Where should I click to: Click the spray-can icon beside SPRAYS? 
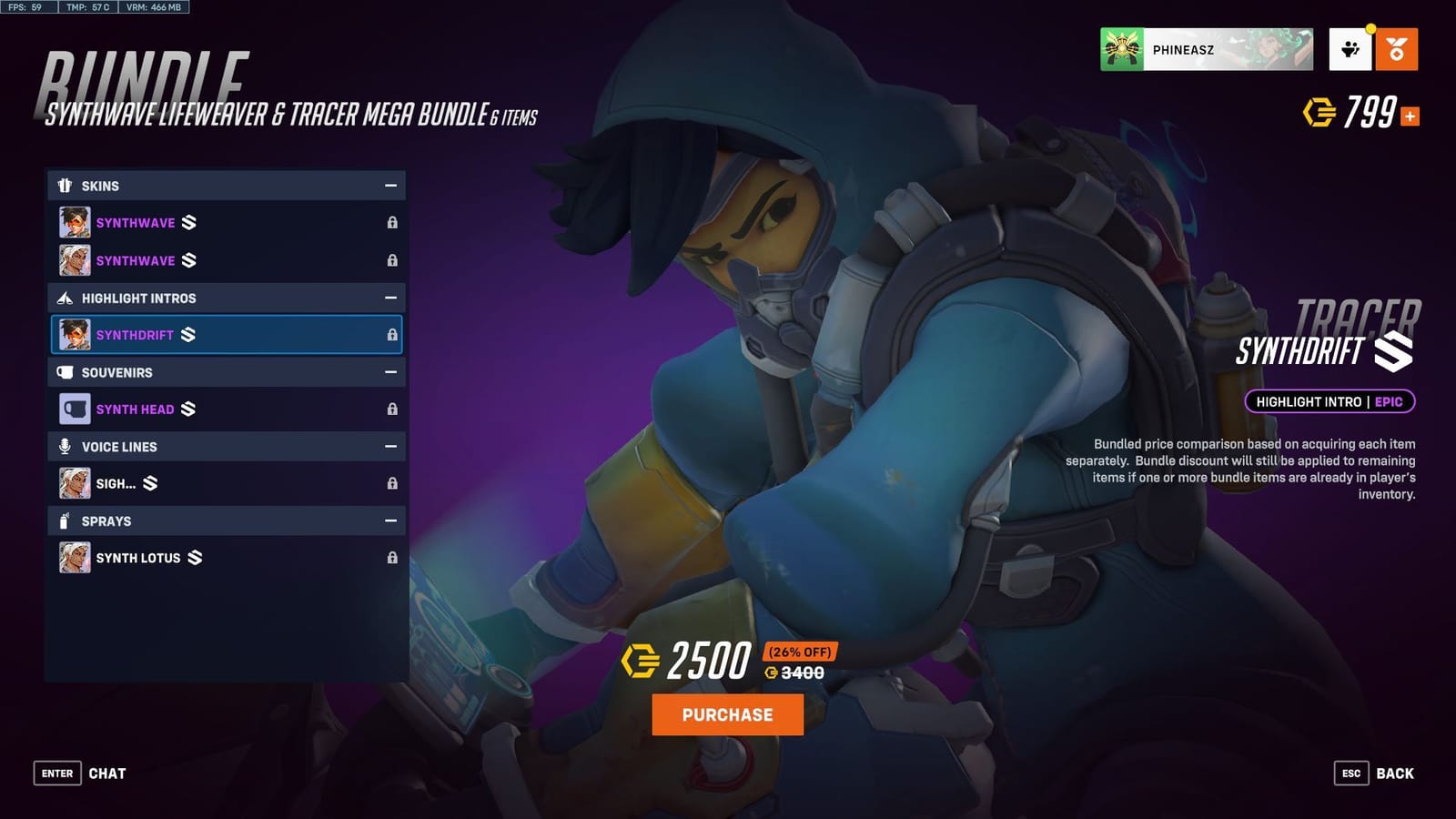click(x=64, y=521)
